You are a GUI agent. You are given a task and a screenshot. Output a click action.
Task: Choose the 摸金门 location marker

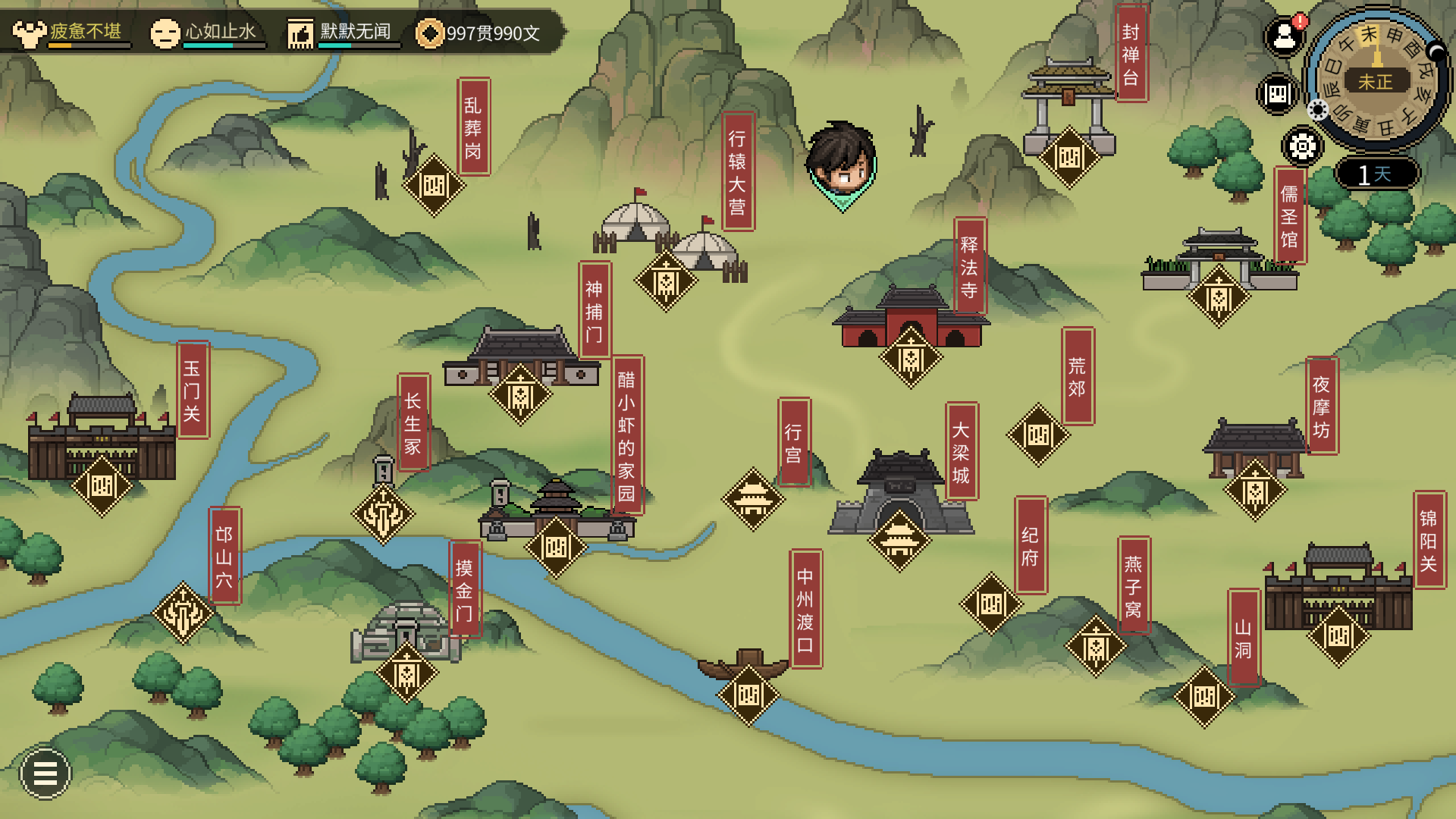point(406,672)
